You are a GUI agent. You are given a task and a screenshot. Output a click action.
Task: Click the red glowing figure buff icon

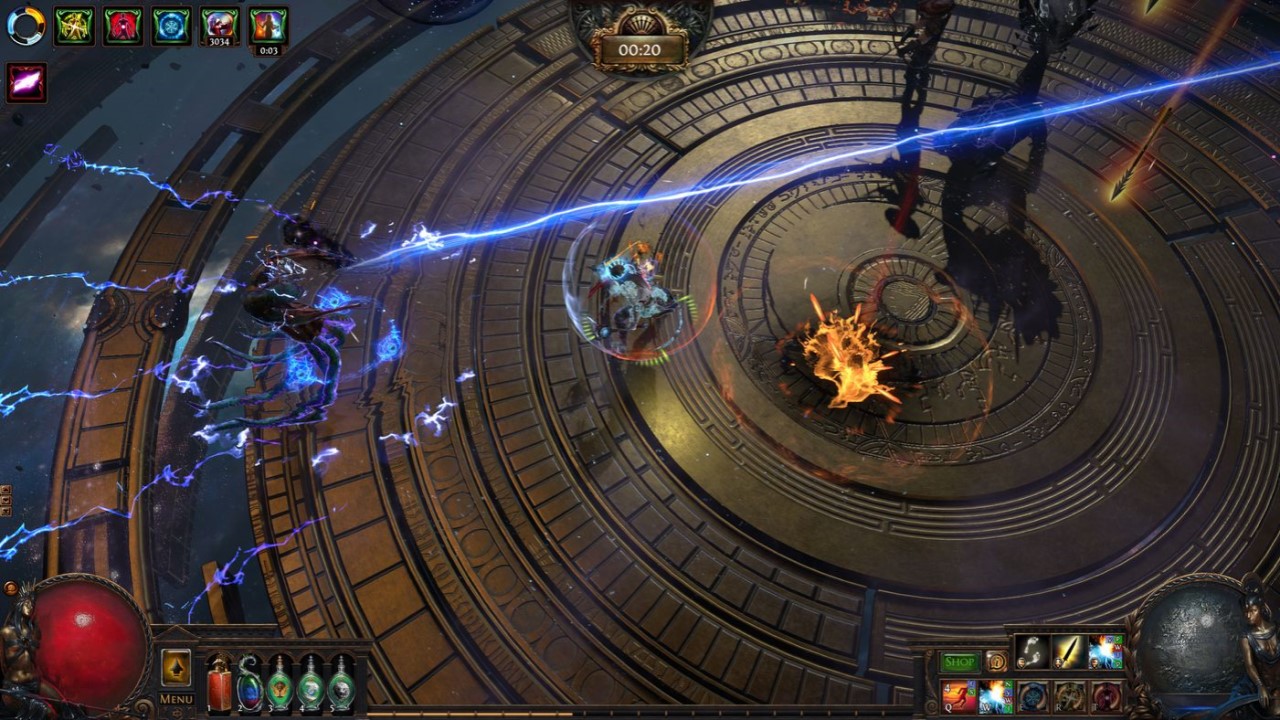point(123,26)
